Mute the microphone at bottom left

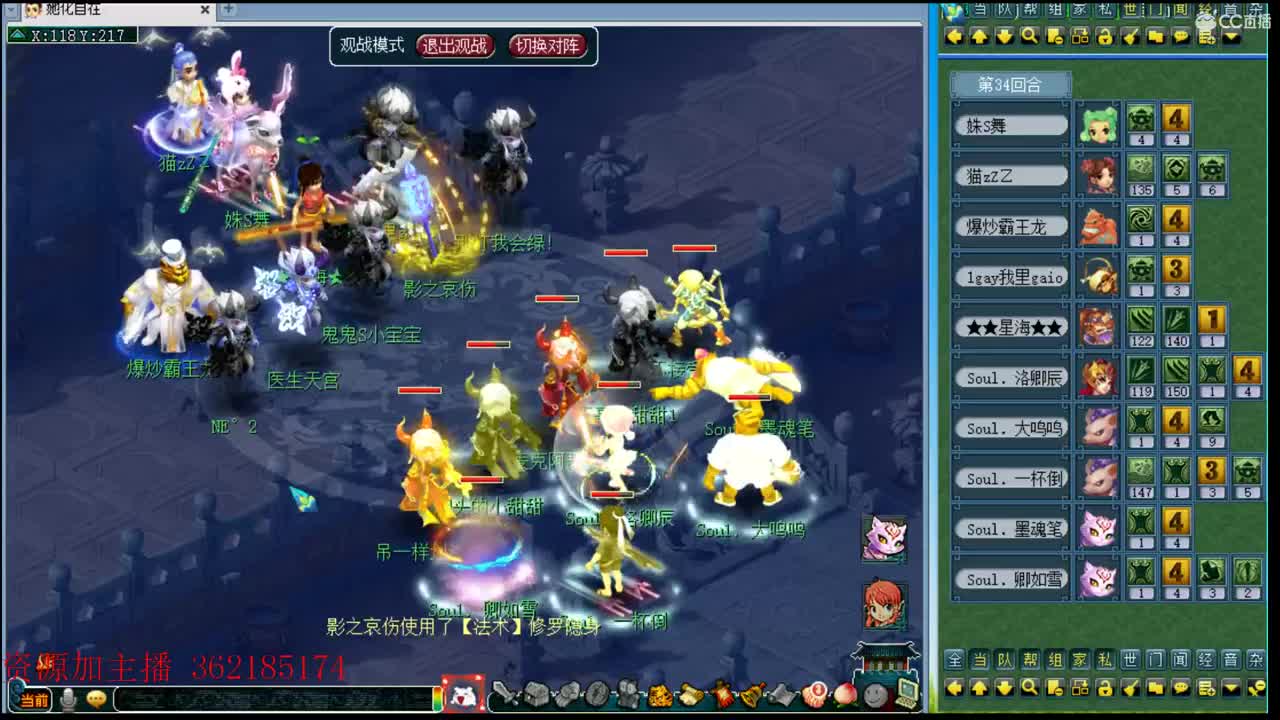(x=68, y=698)
